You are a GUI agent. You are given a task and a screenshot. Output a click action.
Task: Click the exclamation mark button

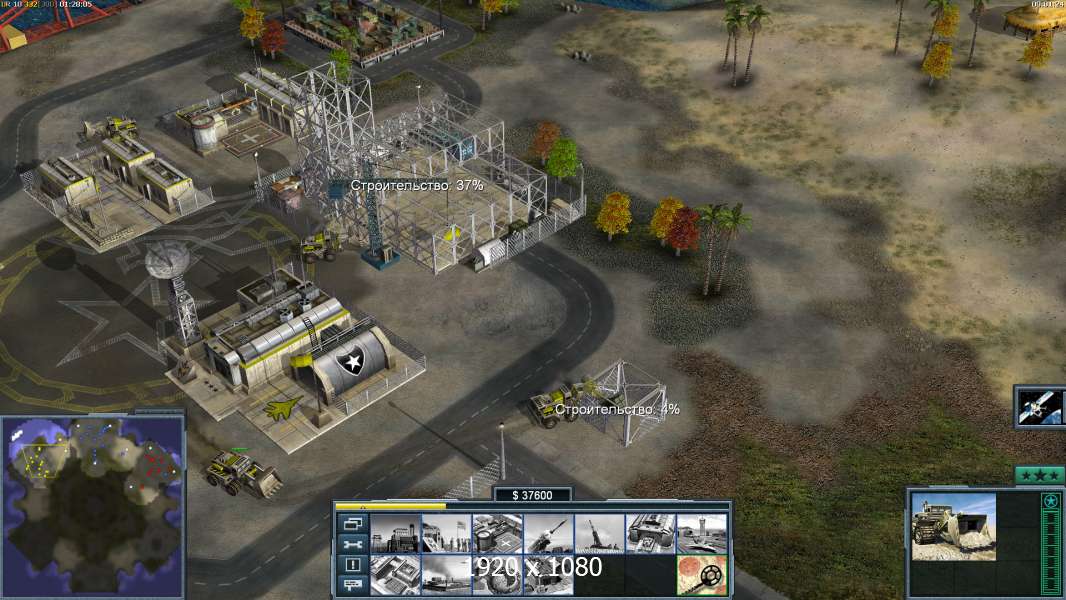(352, 565)
